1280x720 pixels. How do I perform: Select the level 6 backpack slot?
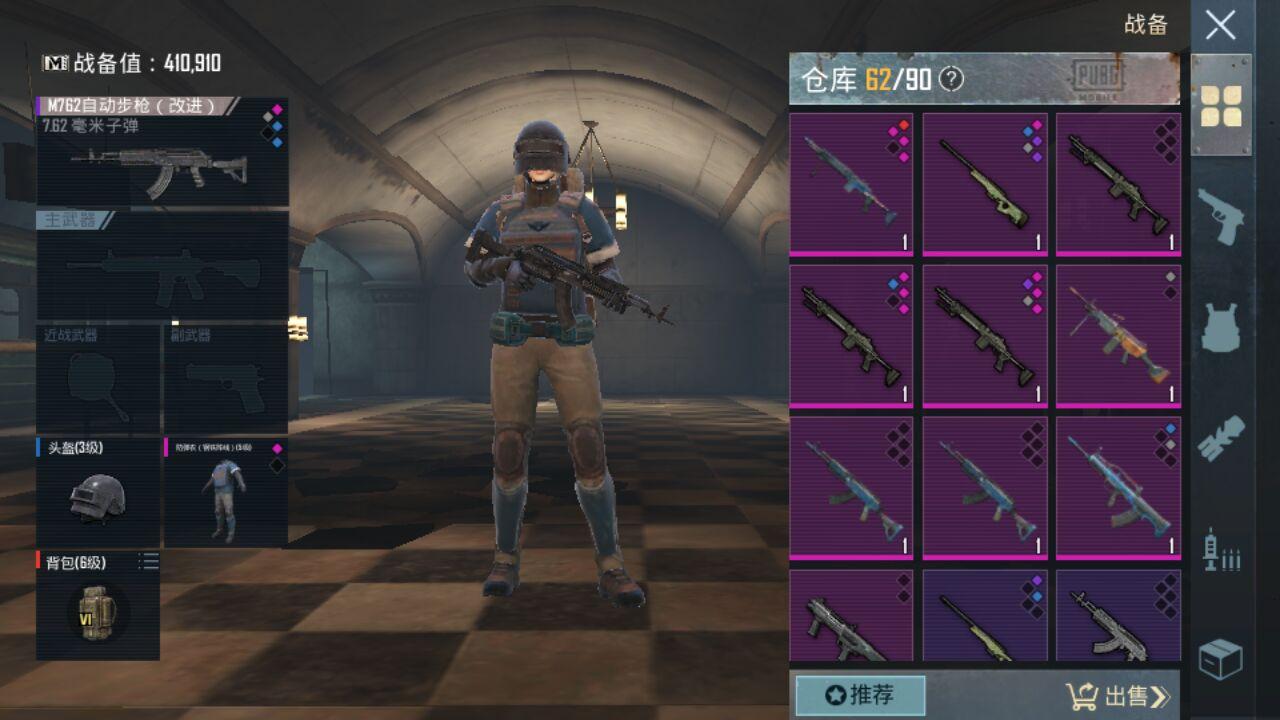(x=98, y=605)
